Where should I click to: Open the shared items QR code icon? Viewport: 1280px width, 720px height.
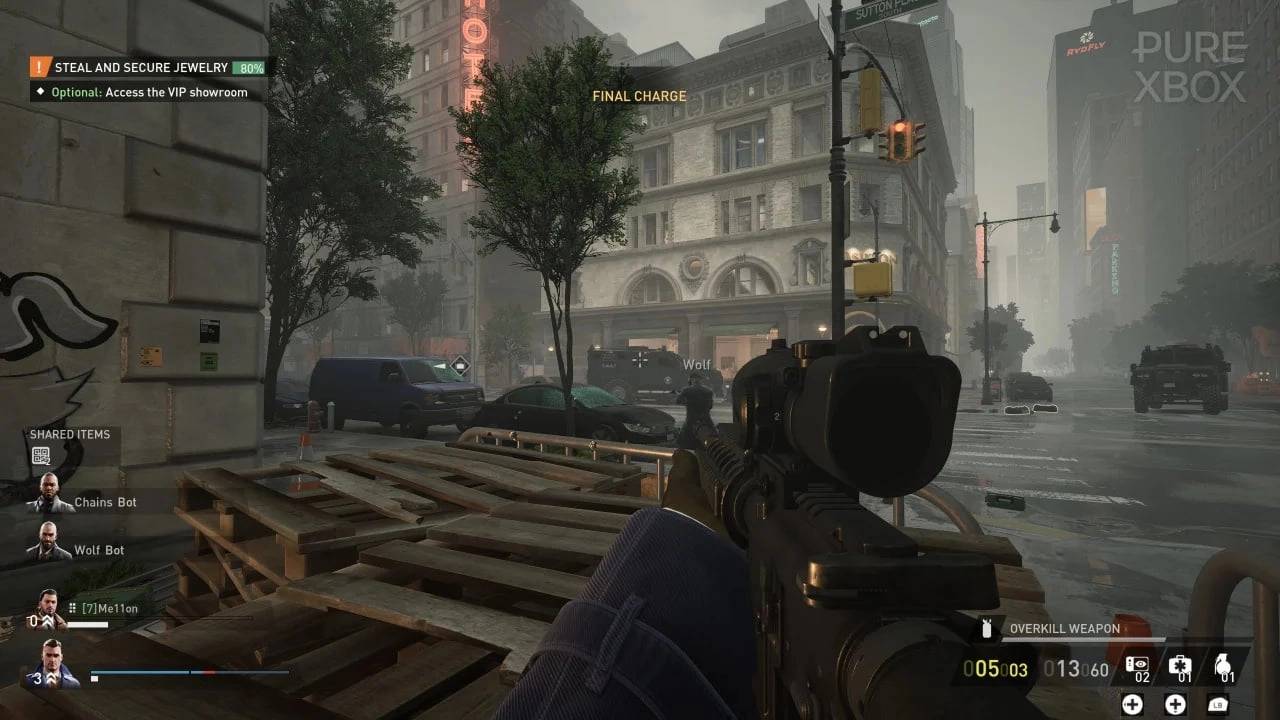point(41,456)
